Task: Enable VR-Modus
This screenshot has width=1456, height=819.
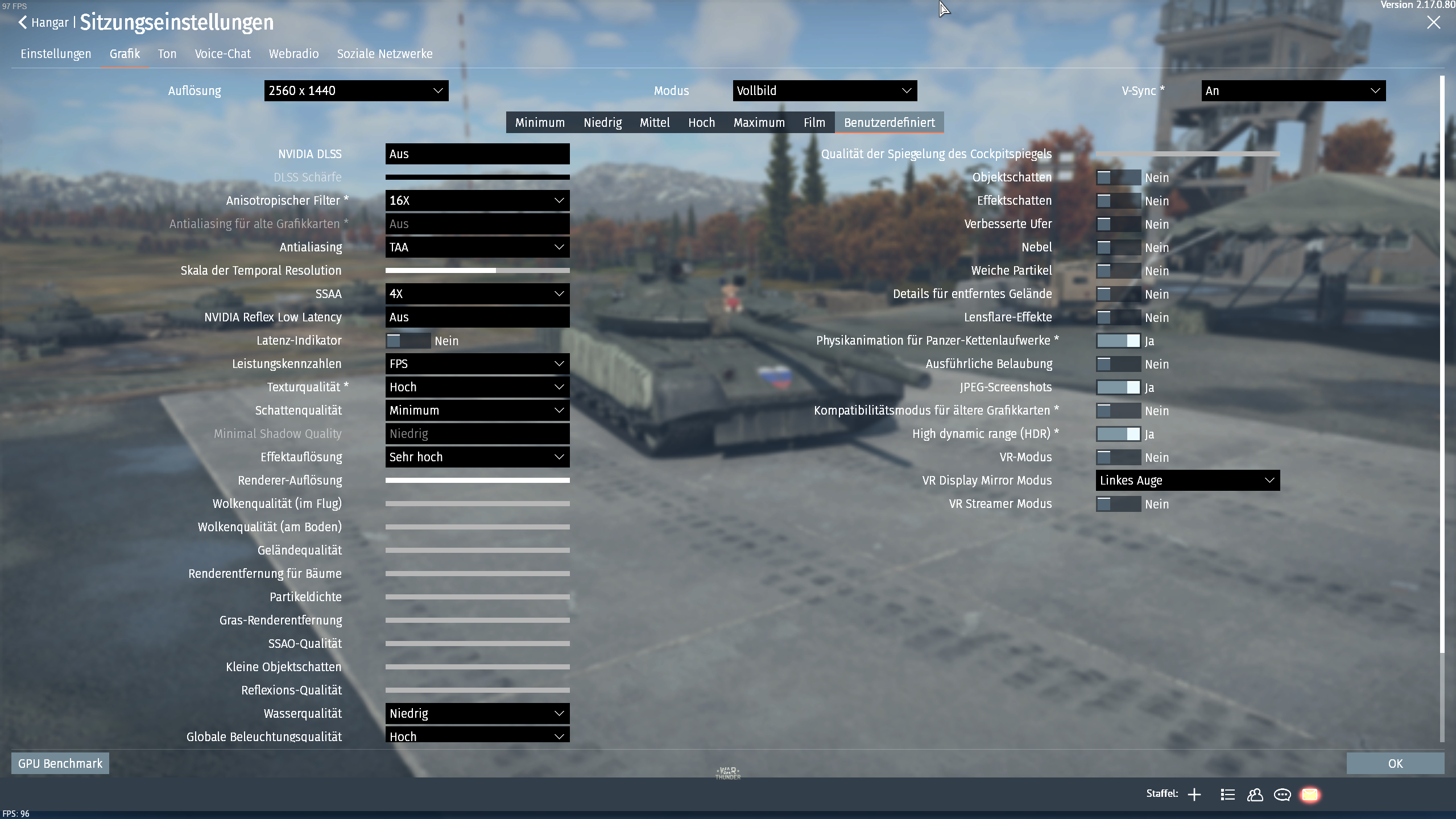Action: (1119, 457)
